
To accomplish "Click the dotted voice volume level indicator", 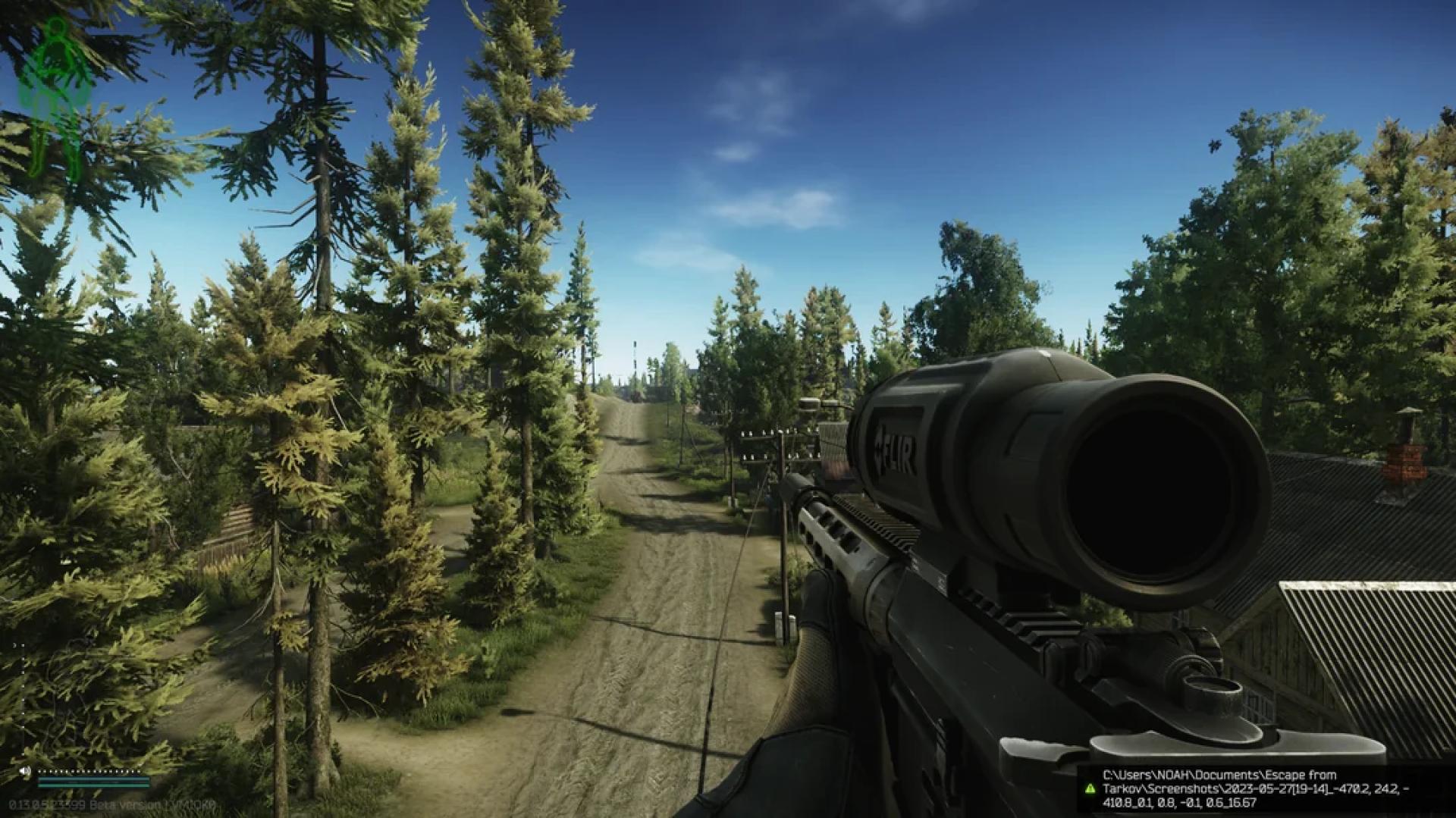I will click(x=87, y=772).
